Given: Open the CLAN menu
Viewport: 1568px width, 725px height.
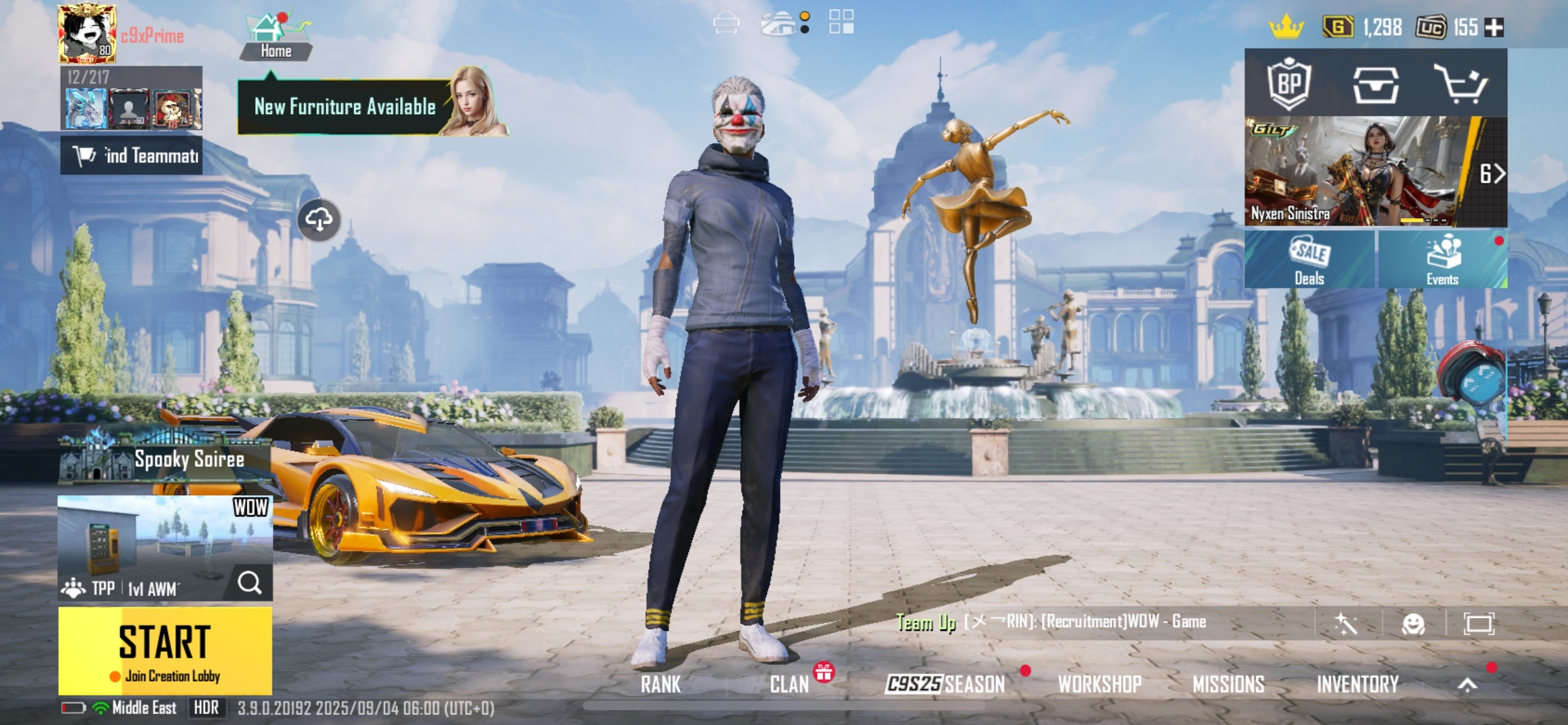Looking at the screenshot, I should tap(789, 684).
